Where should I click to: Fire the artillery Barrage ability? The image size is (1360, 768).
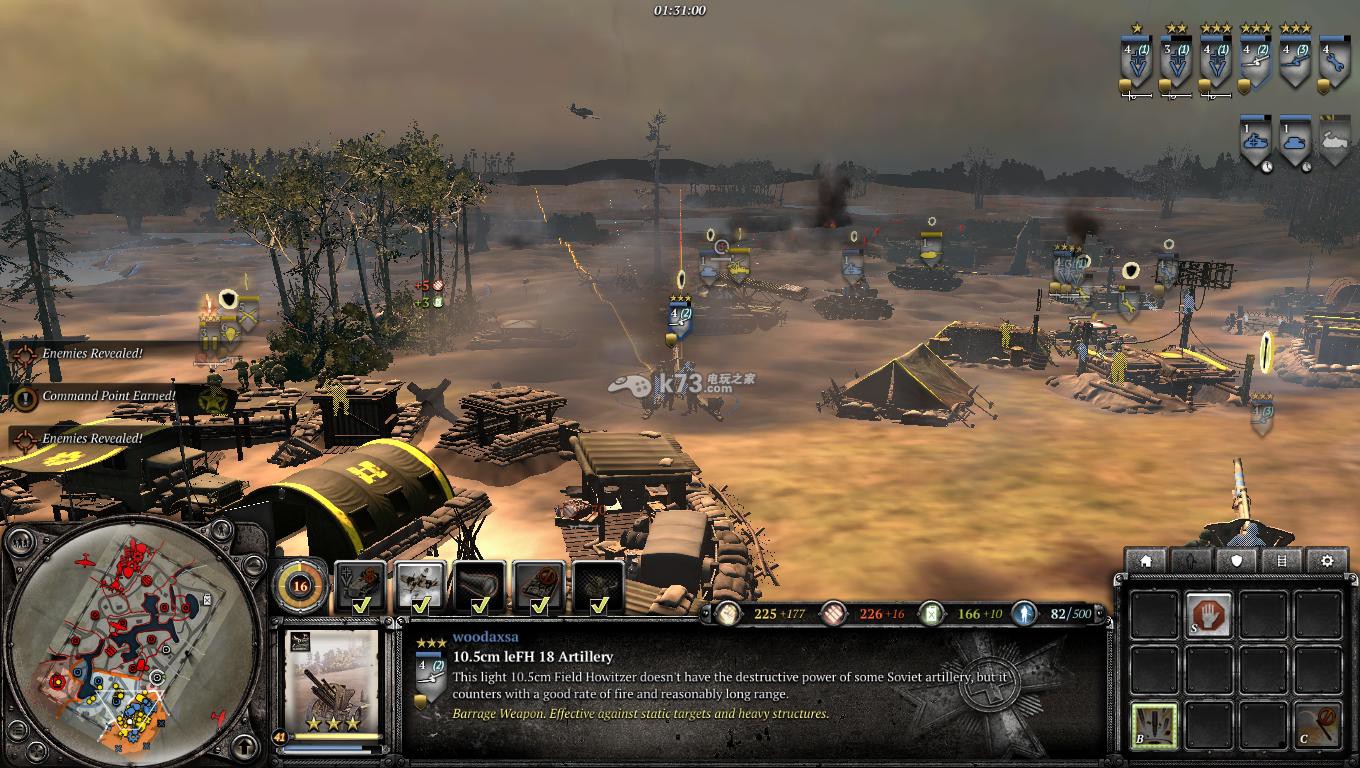click(x=1153, y=724)
